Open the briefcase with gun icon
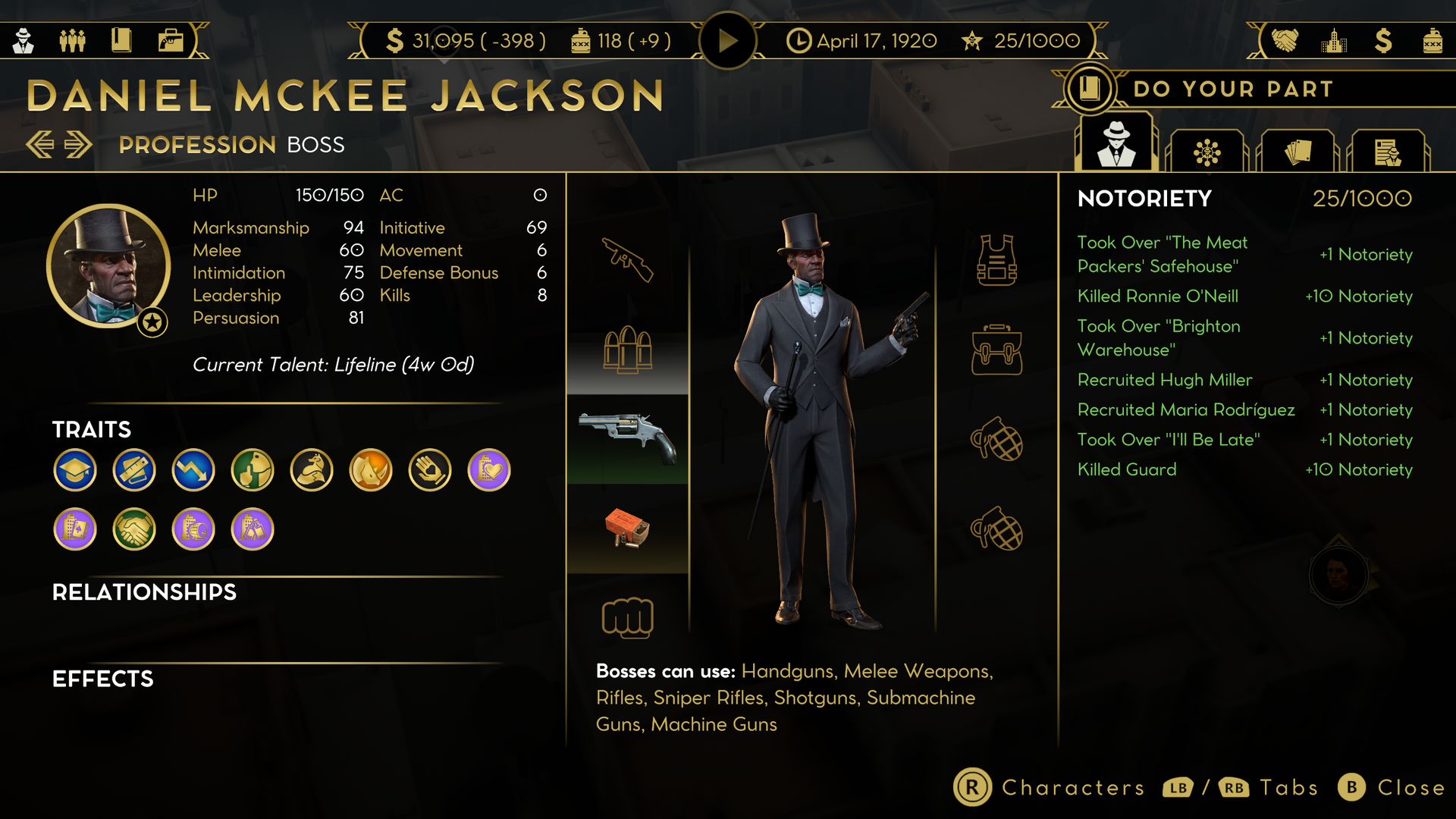Image resolution: width=1456 pixels, height=819 pixels. pyautogui.click(x=171, y=40)
